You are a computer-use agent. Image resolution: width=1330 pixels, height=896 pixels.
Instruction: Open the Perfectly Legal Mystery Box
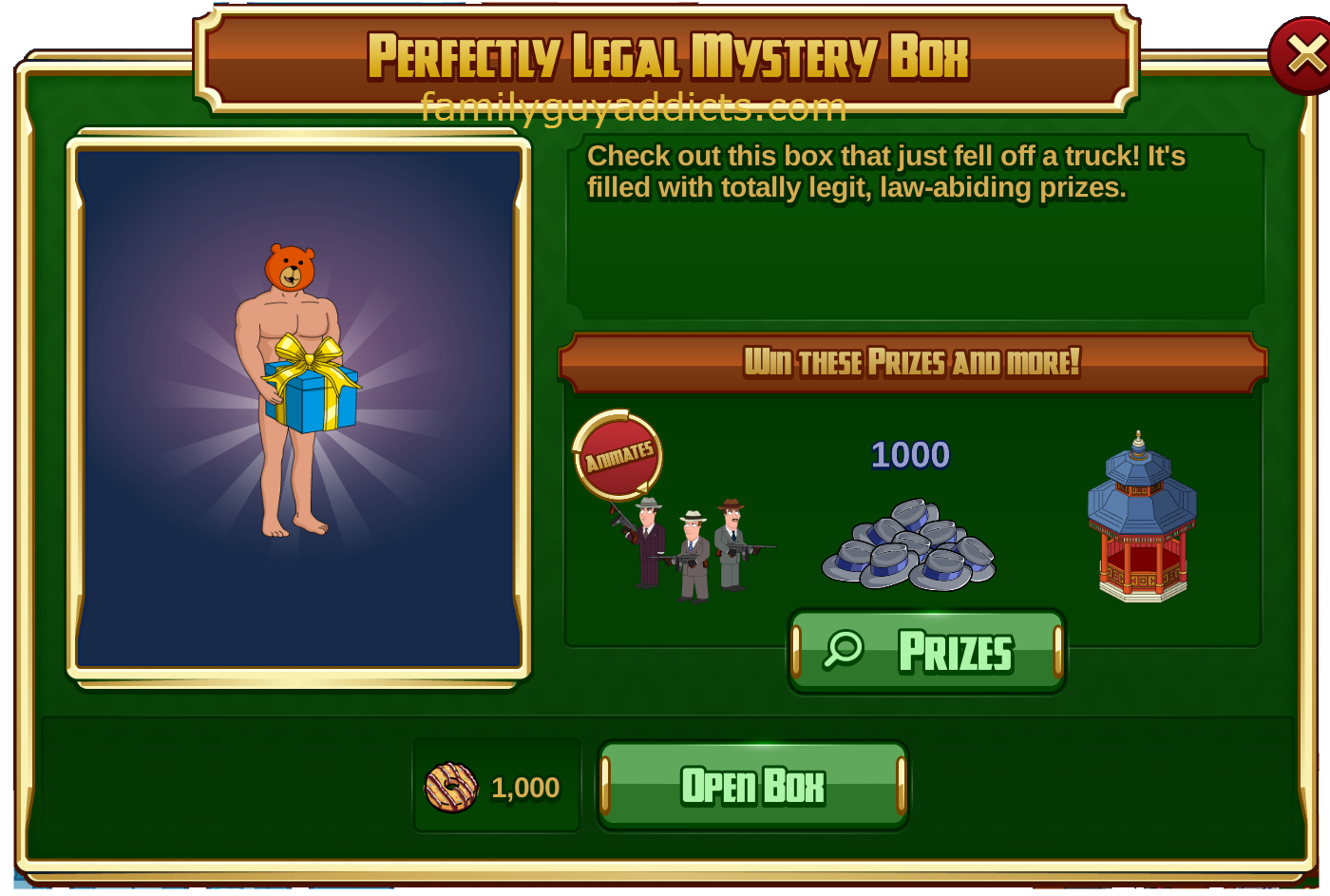tap(752, 786)
